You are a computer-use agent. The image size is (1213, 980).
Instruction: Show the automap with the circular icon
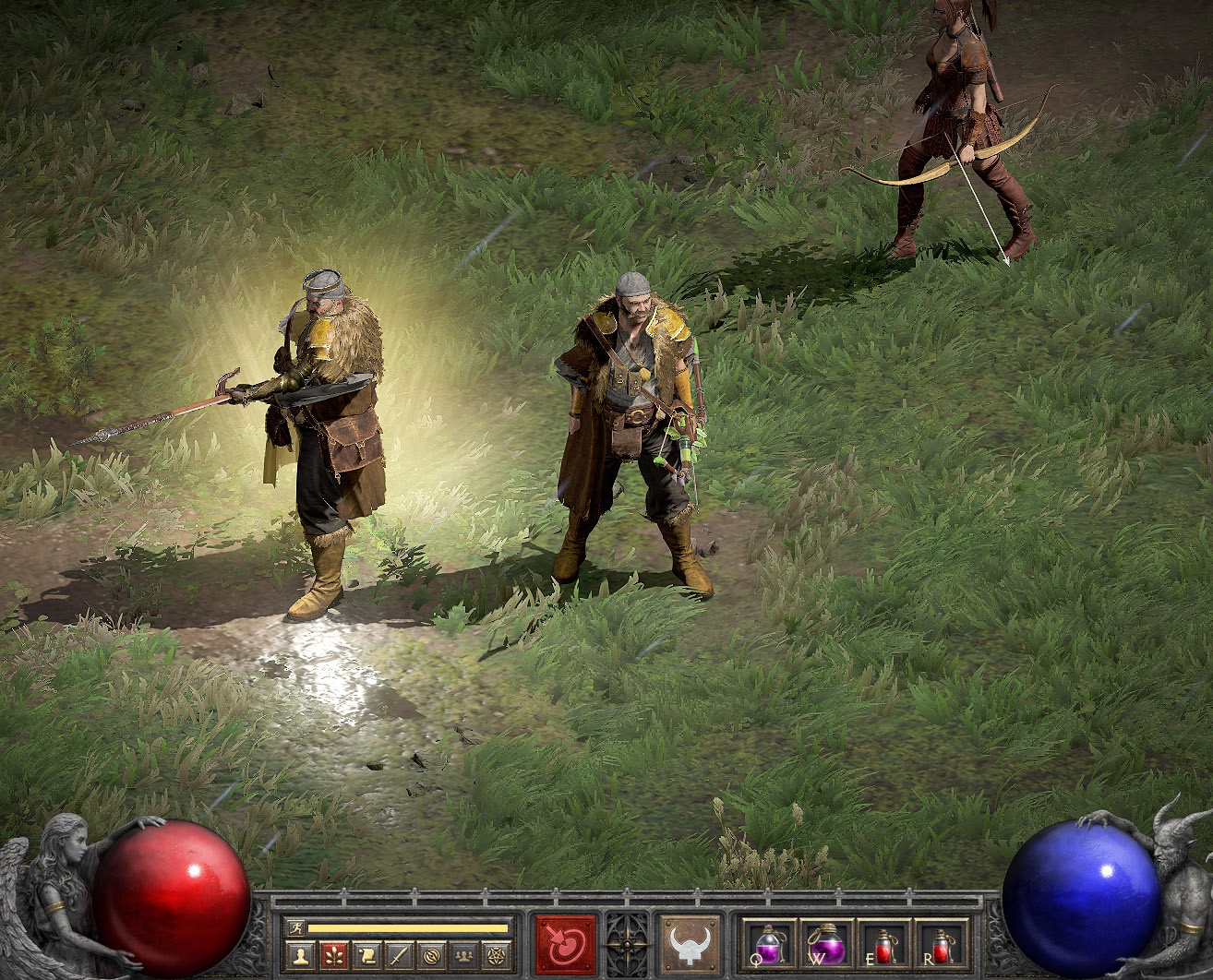[430, 955]
